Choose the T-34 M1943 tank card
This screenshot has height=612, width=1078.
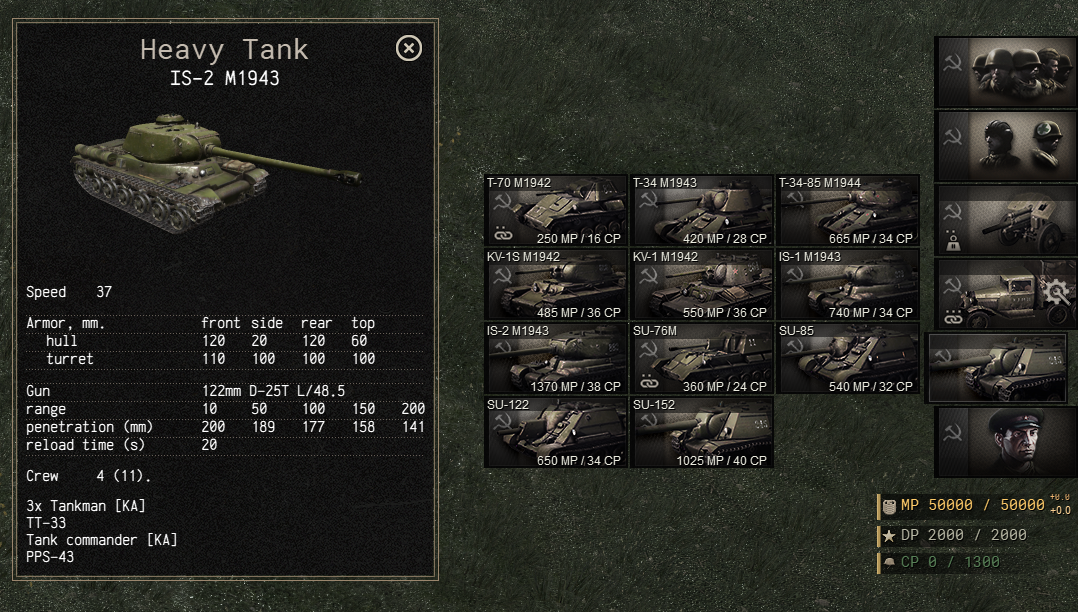(x=701, y=211)
